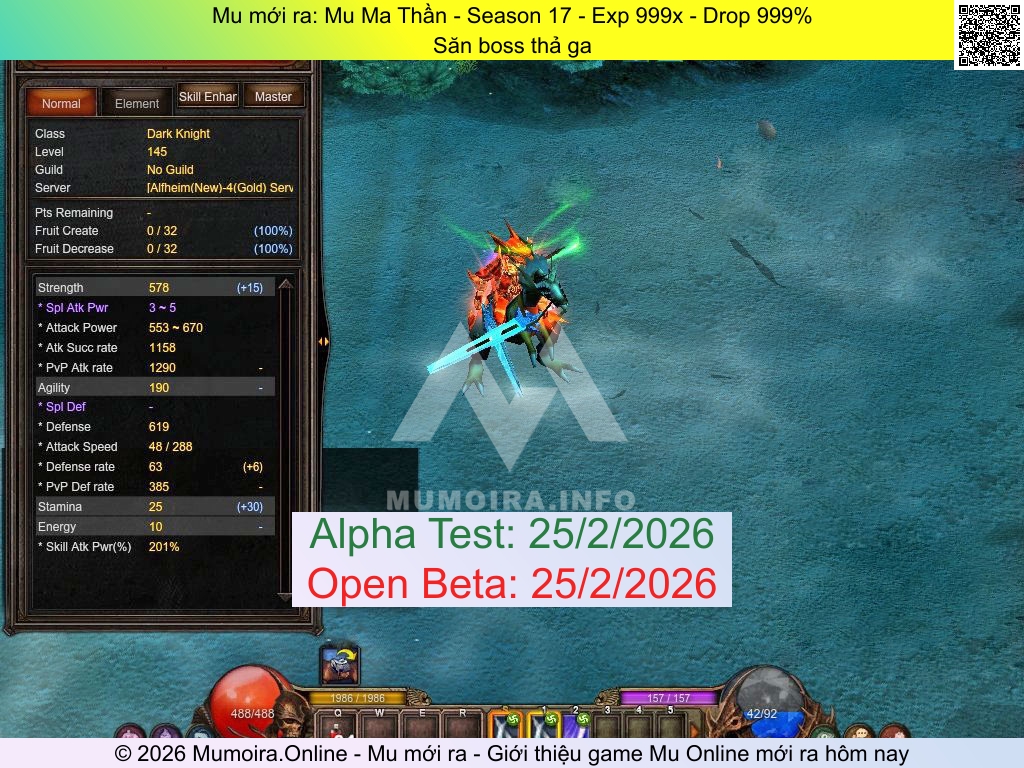This screenshot has width=1024, height=768.
Task: Click the vehicle swap icon above hotbar
Action: coord(340,664)
